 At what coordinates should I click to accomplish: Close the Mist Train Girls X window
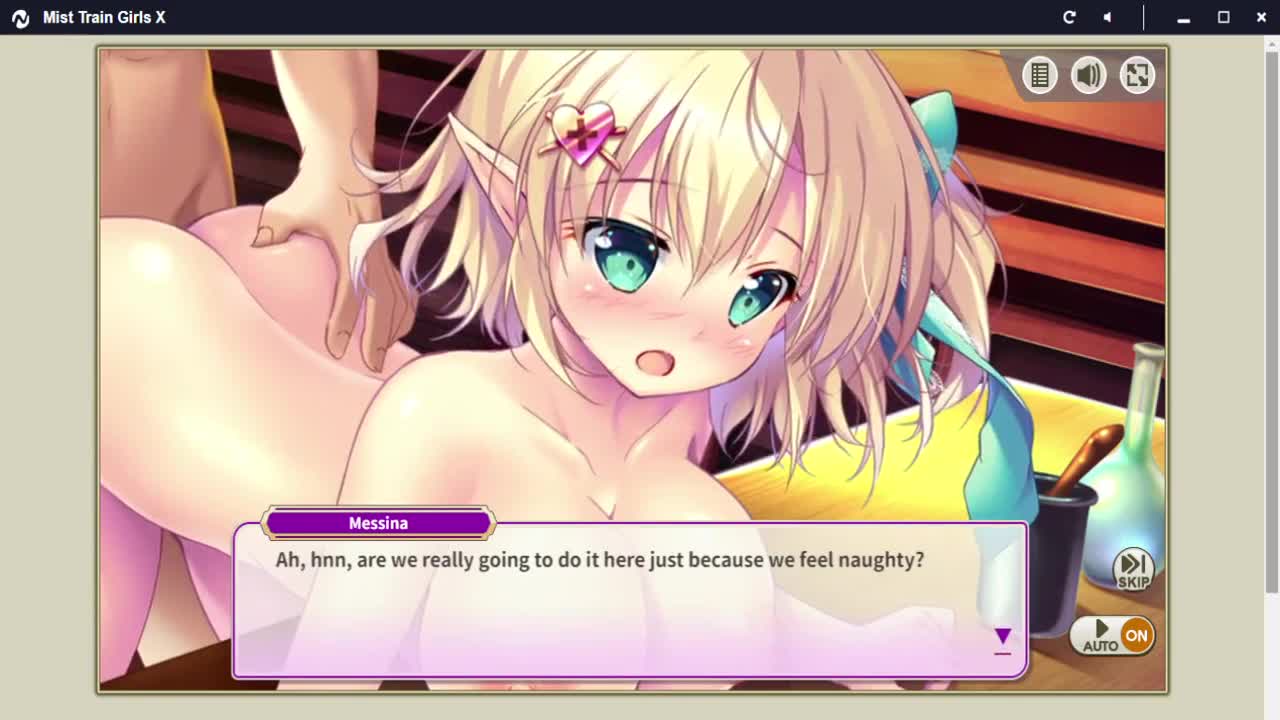[x=1261, y=17]
